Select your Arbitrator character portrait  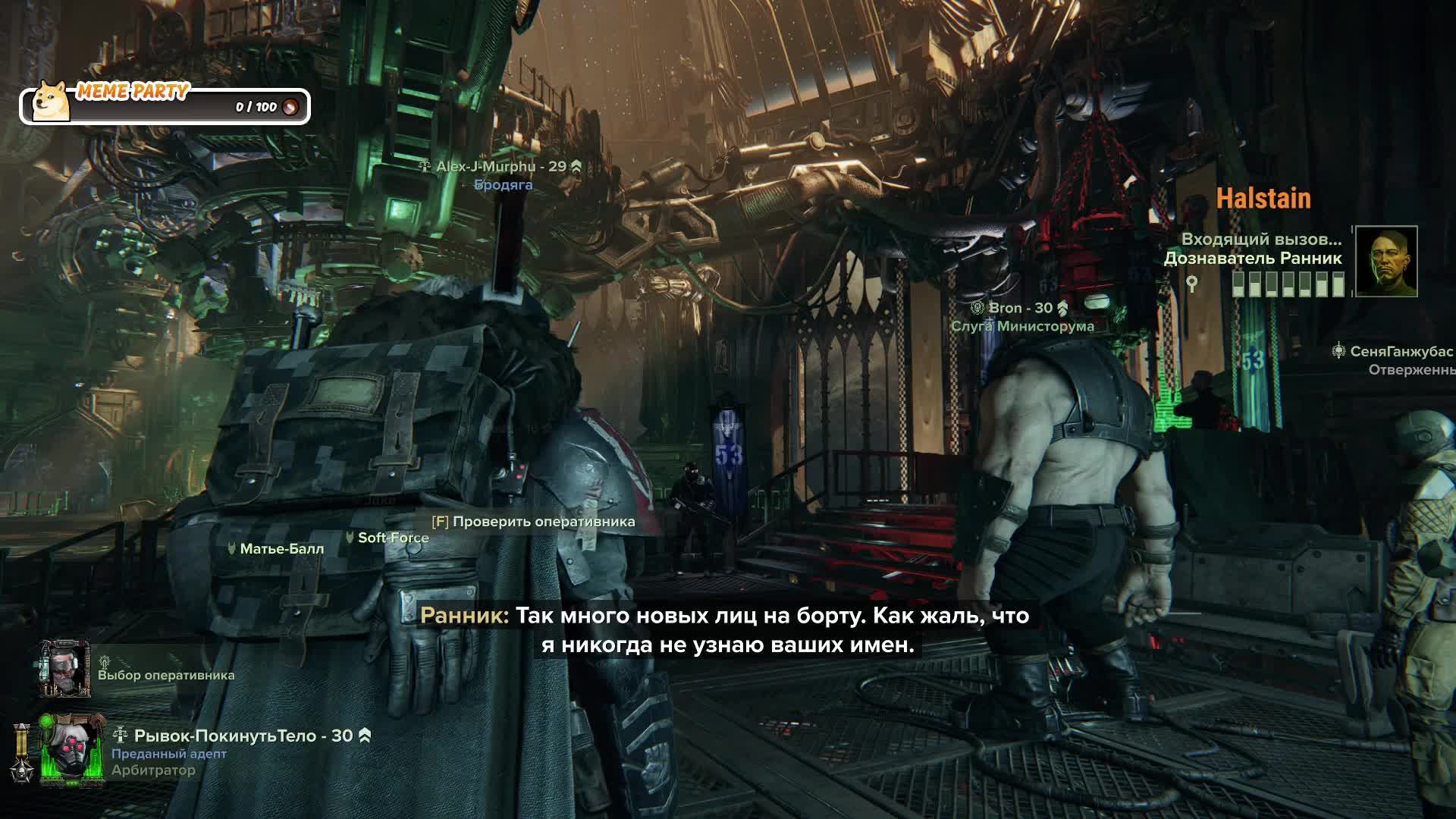pos(71,750)
